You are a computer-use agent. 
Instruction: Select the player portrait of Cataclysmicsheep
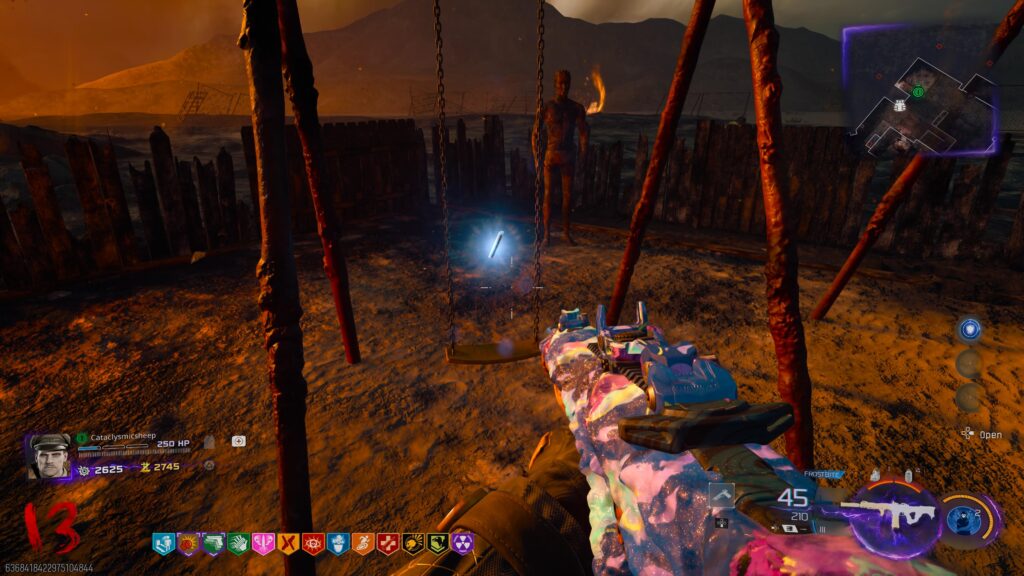50,455
